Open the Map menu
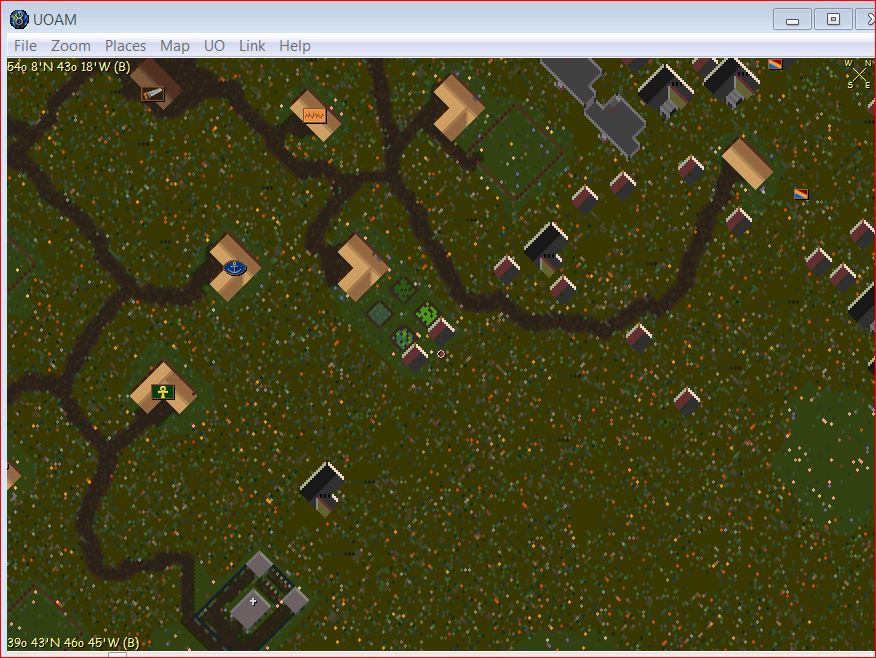This screenshot has height=658, width=876. (x=174, y=46)
